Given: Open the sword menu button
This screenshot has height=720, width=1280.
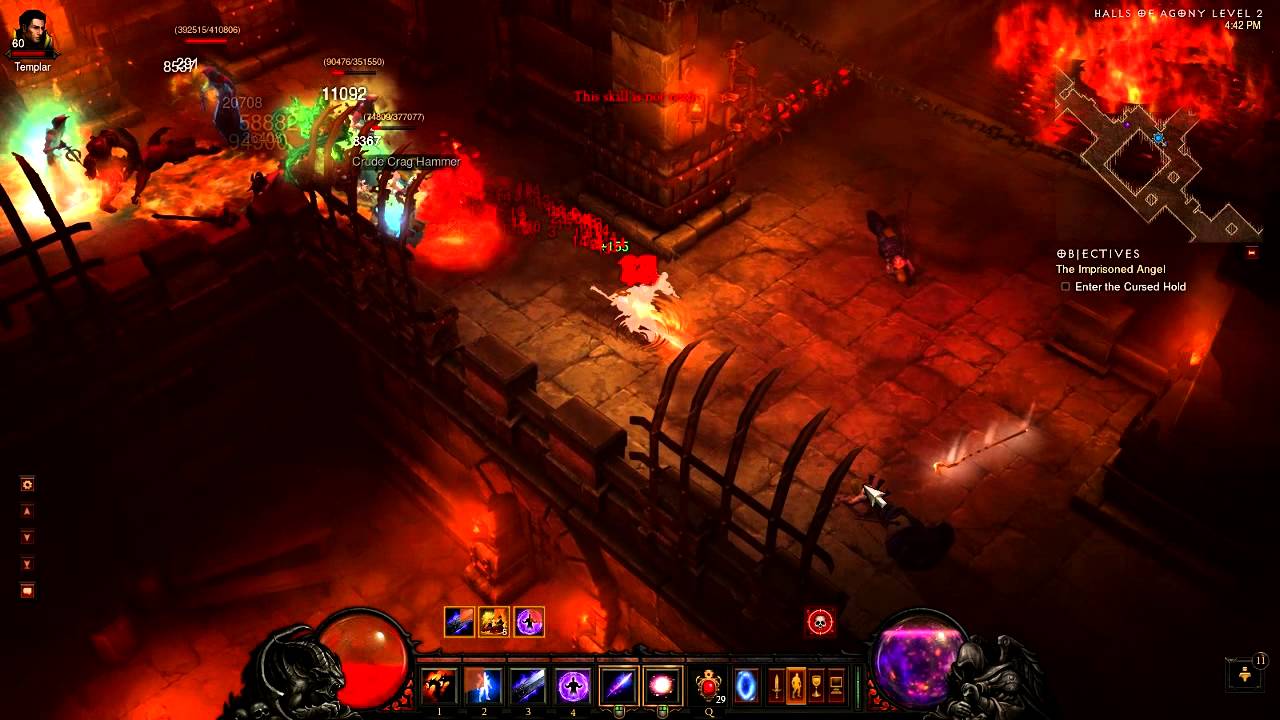Looking at the screenshot, I should [x=776, y=687].
